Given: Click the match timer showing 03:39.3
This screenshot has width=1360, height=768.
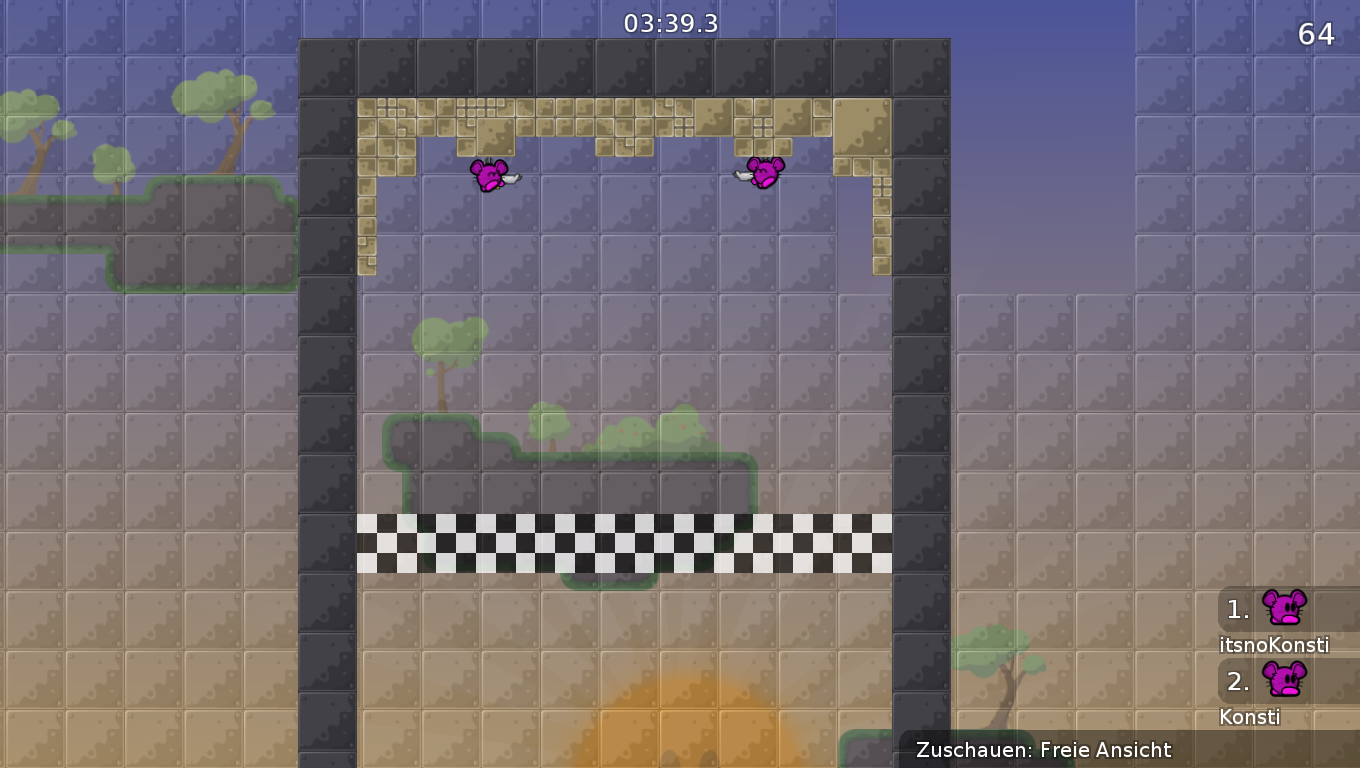Looking at the screenshot, I should click(669, 23).
